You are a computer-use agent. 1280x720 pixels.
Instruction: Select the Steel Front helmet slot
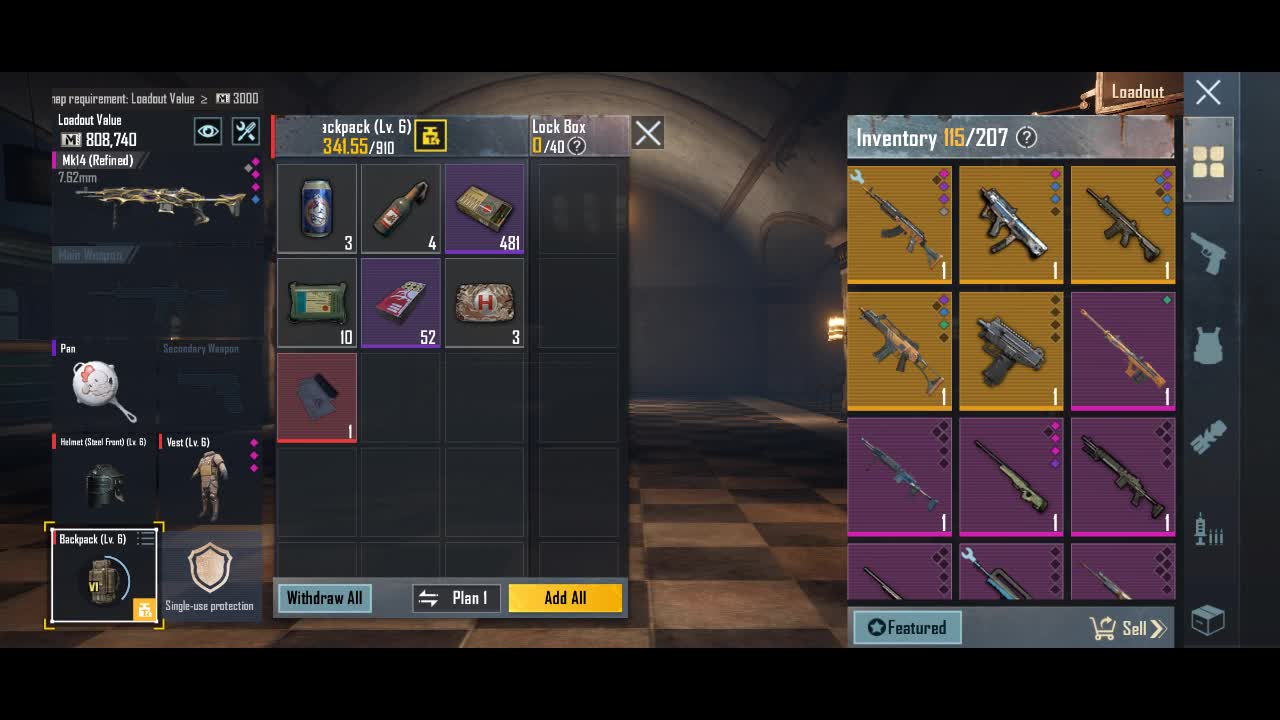(x=103, y=482)
